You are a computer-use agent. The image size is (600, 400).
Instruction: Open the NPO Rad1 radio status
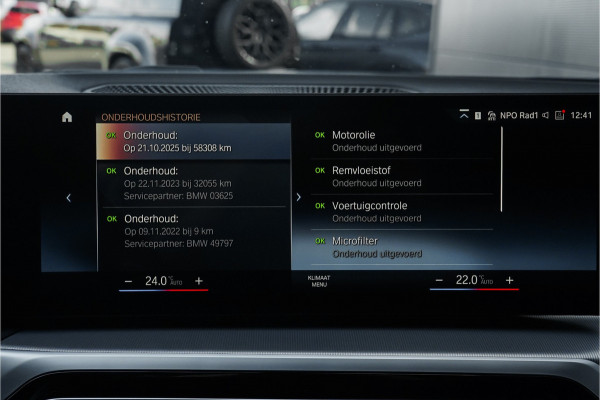(521, 116)
